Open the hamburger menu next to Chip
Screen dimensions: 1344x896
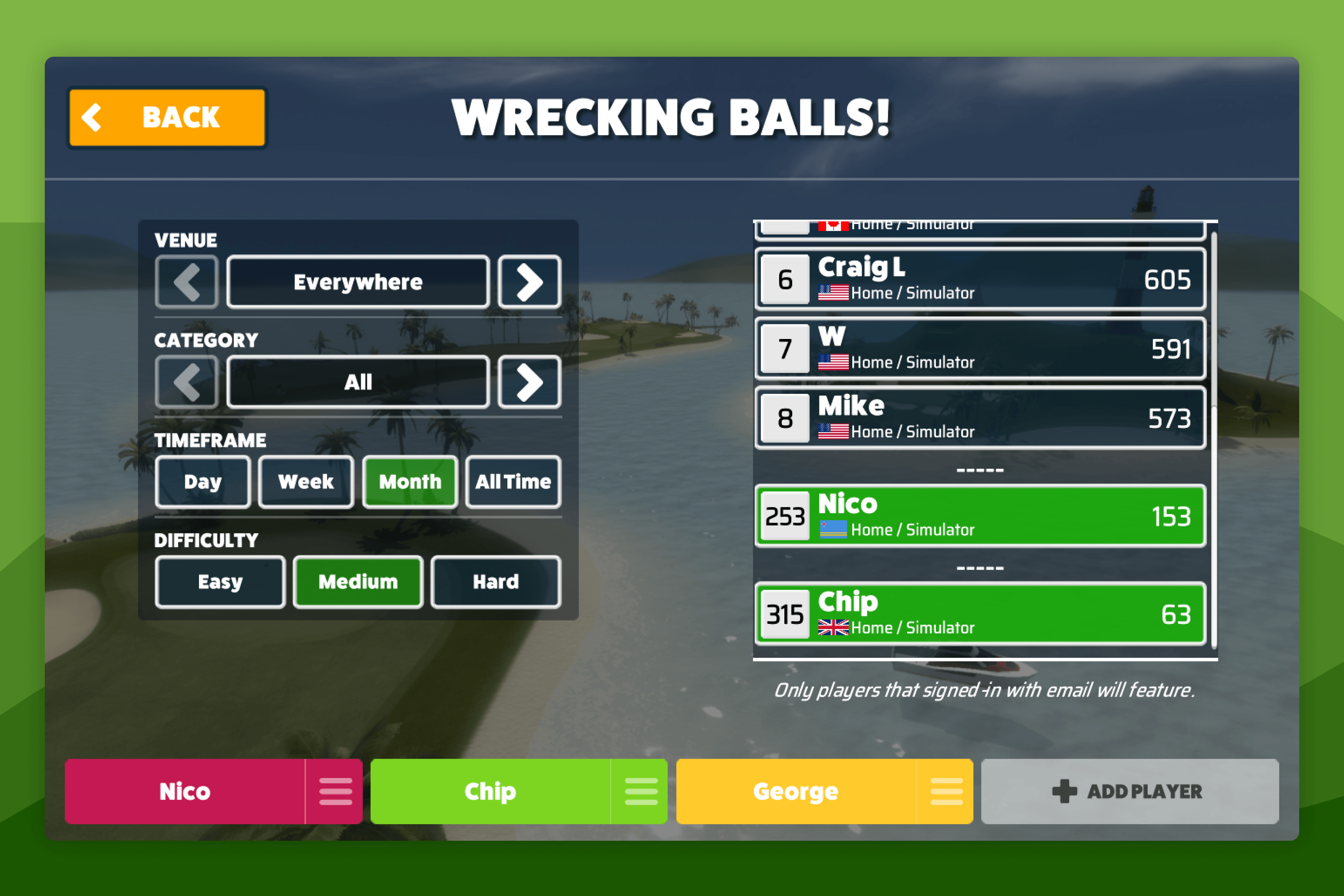642,791
